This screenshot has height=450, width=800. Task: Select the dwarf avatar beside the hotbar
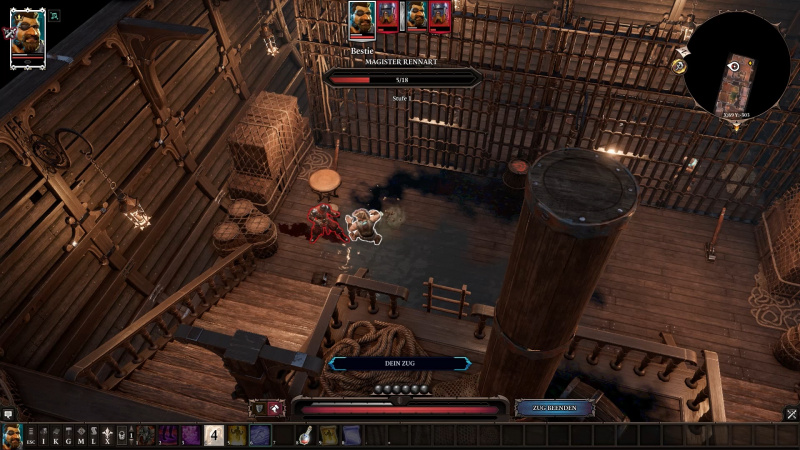coord(11,435)
